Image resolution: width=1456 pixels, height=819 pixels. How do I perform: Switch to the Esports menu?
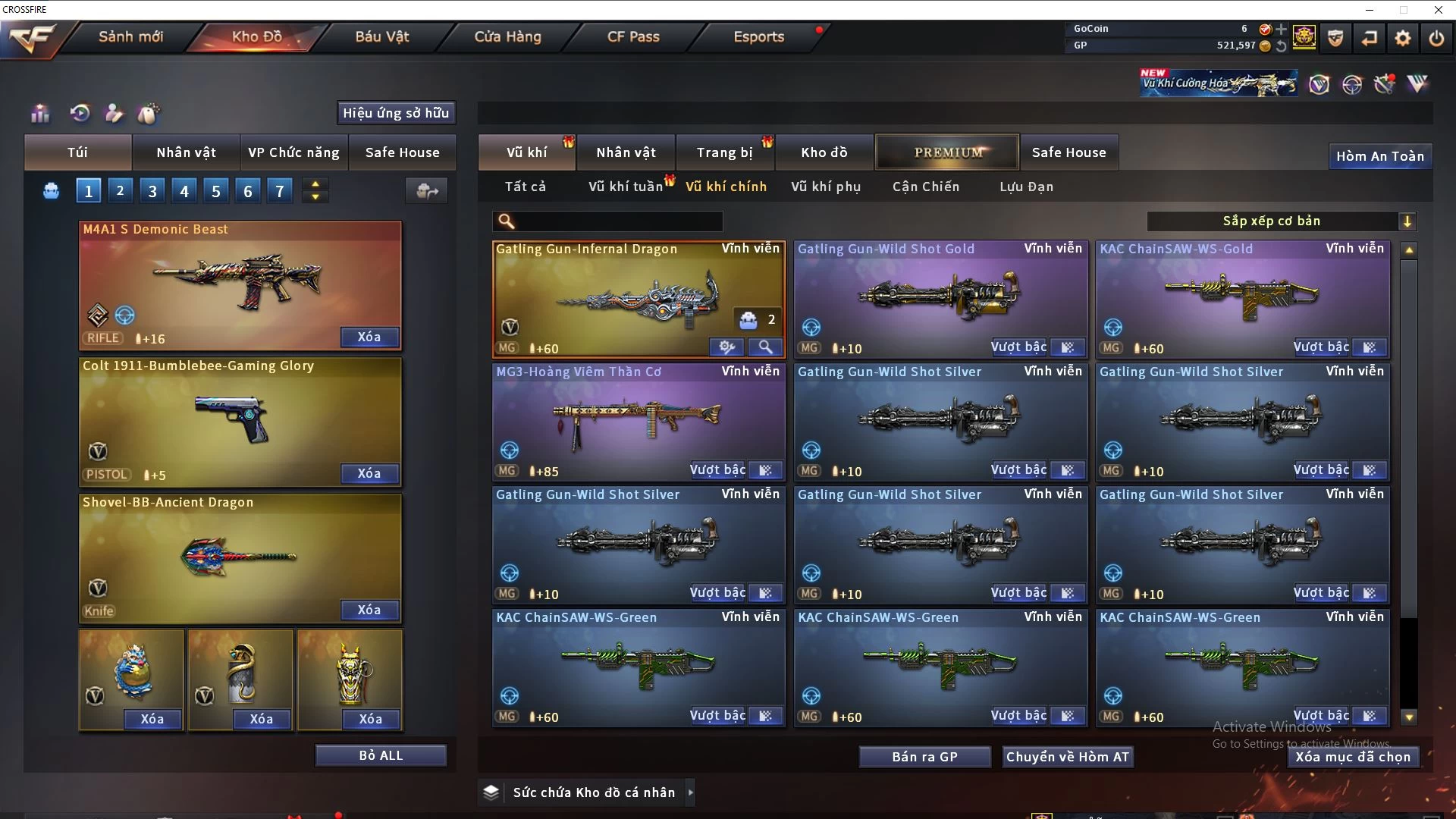758,36
